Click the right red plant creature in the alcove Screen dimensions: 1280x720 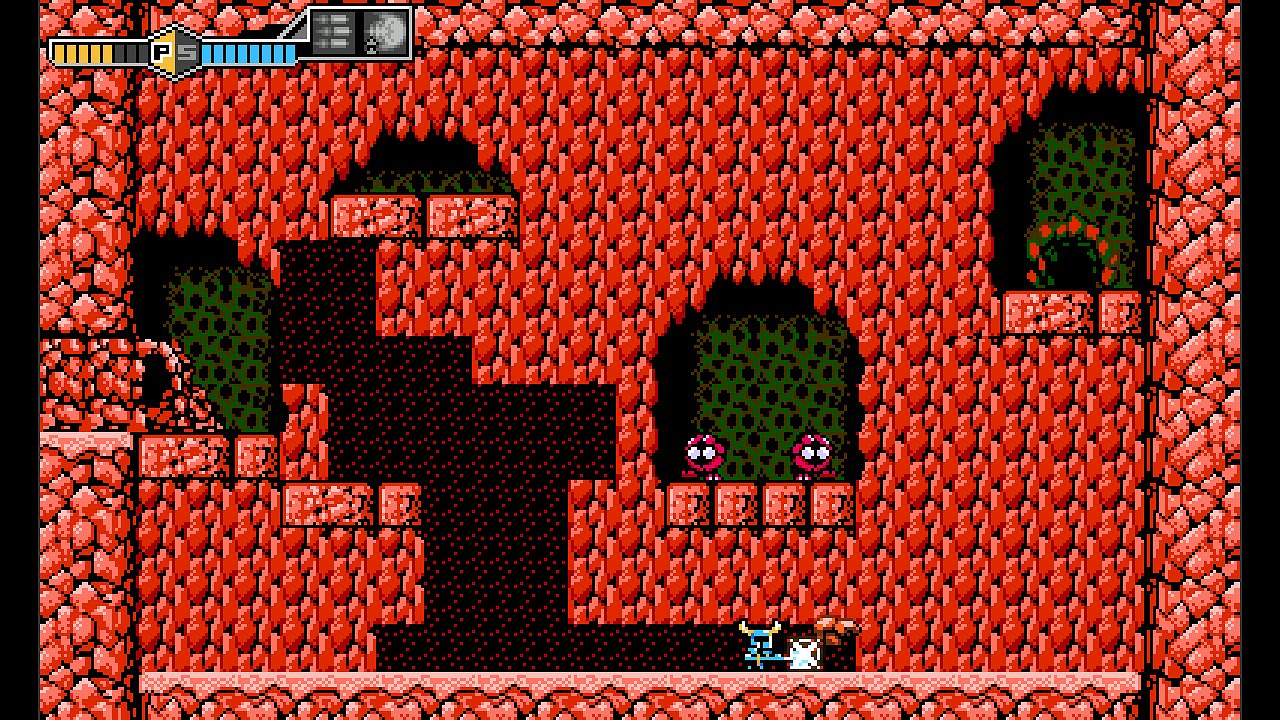[813, 455]
